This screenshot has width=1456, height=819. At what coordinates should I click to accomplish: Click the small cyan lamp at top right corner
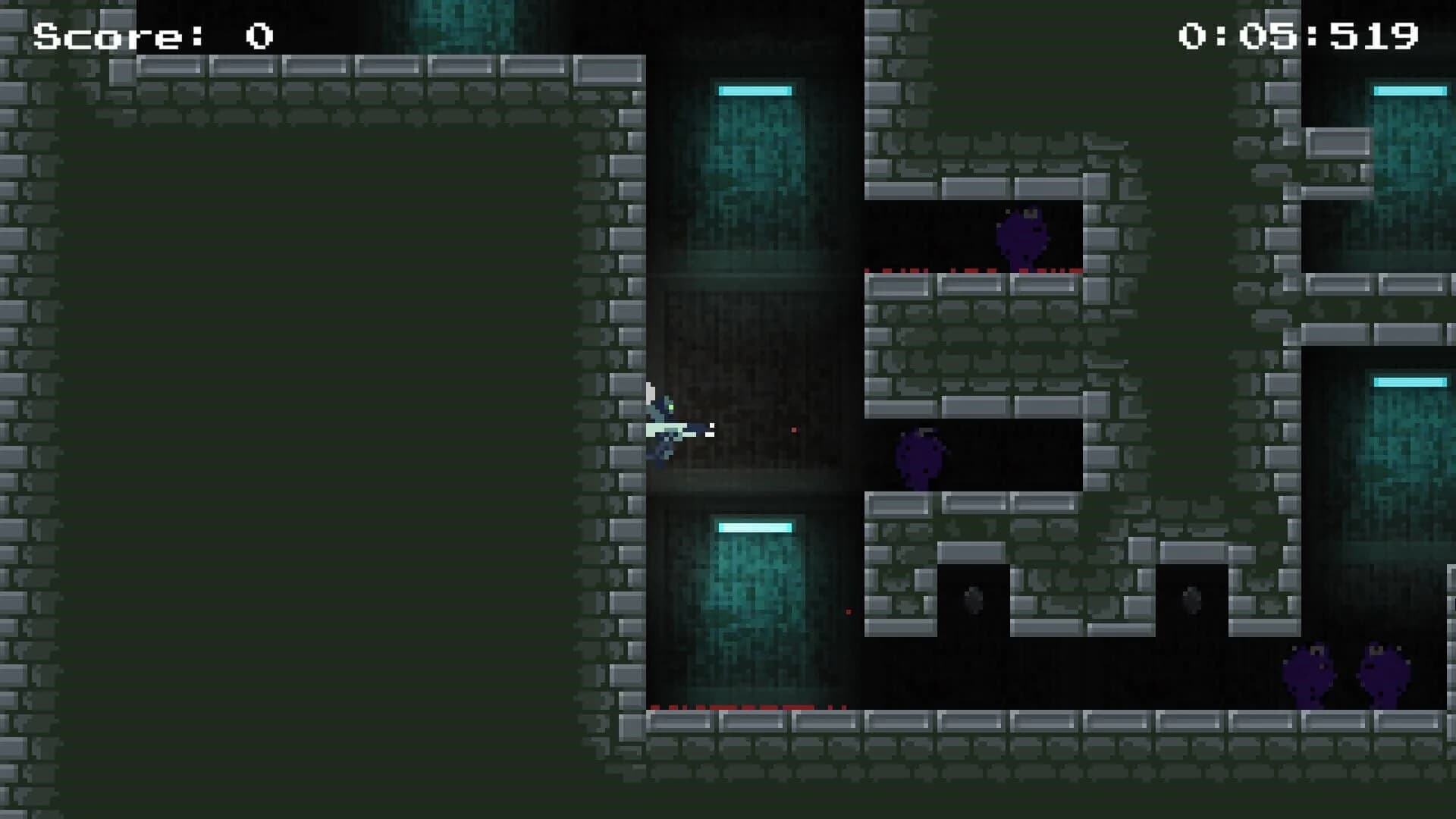(1409, 89)
